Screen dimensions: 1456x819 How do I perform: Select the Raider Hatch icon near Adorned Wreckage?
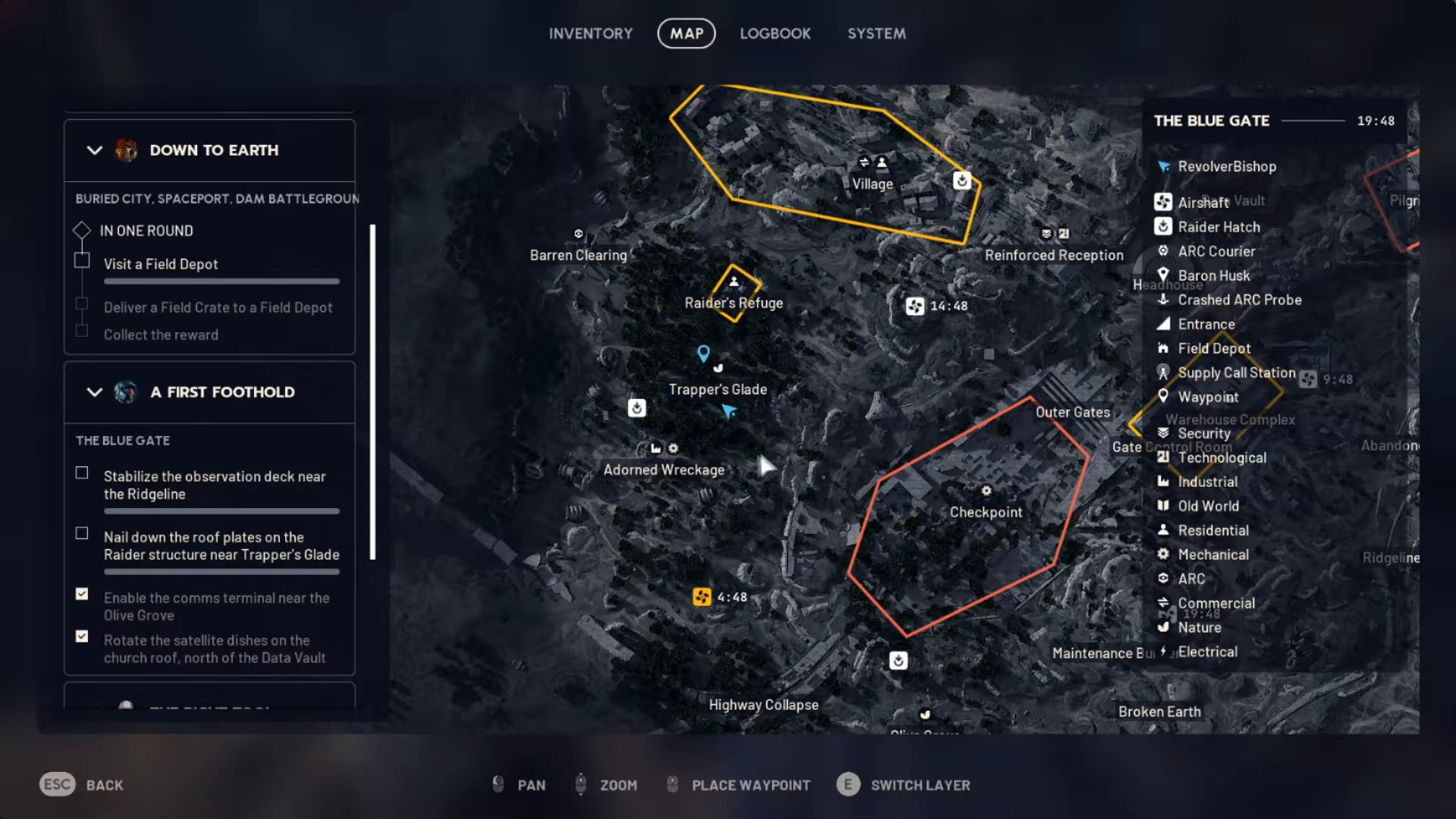pos(636,407)
